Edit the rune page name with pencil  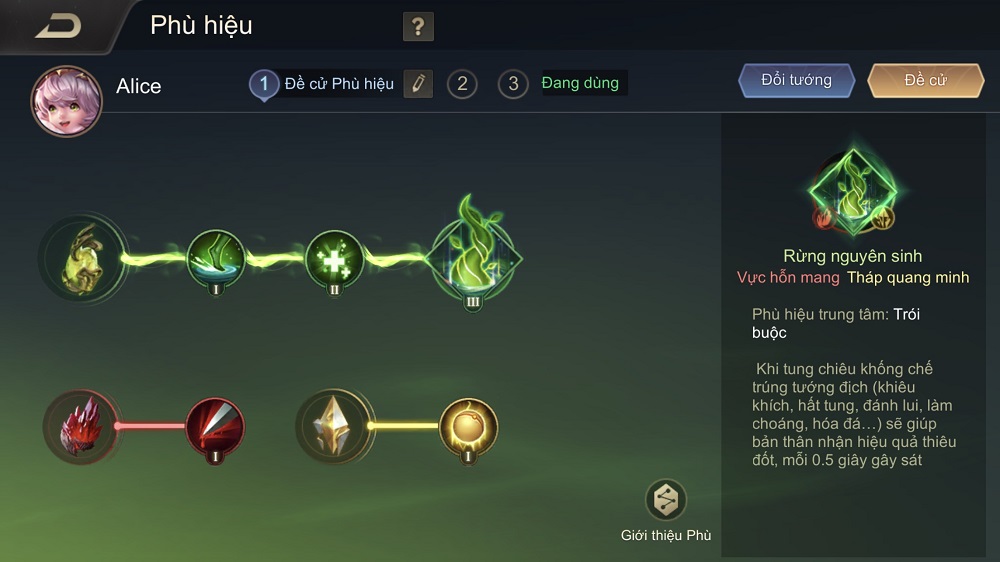418,84
